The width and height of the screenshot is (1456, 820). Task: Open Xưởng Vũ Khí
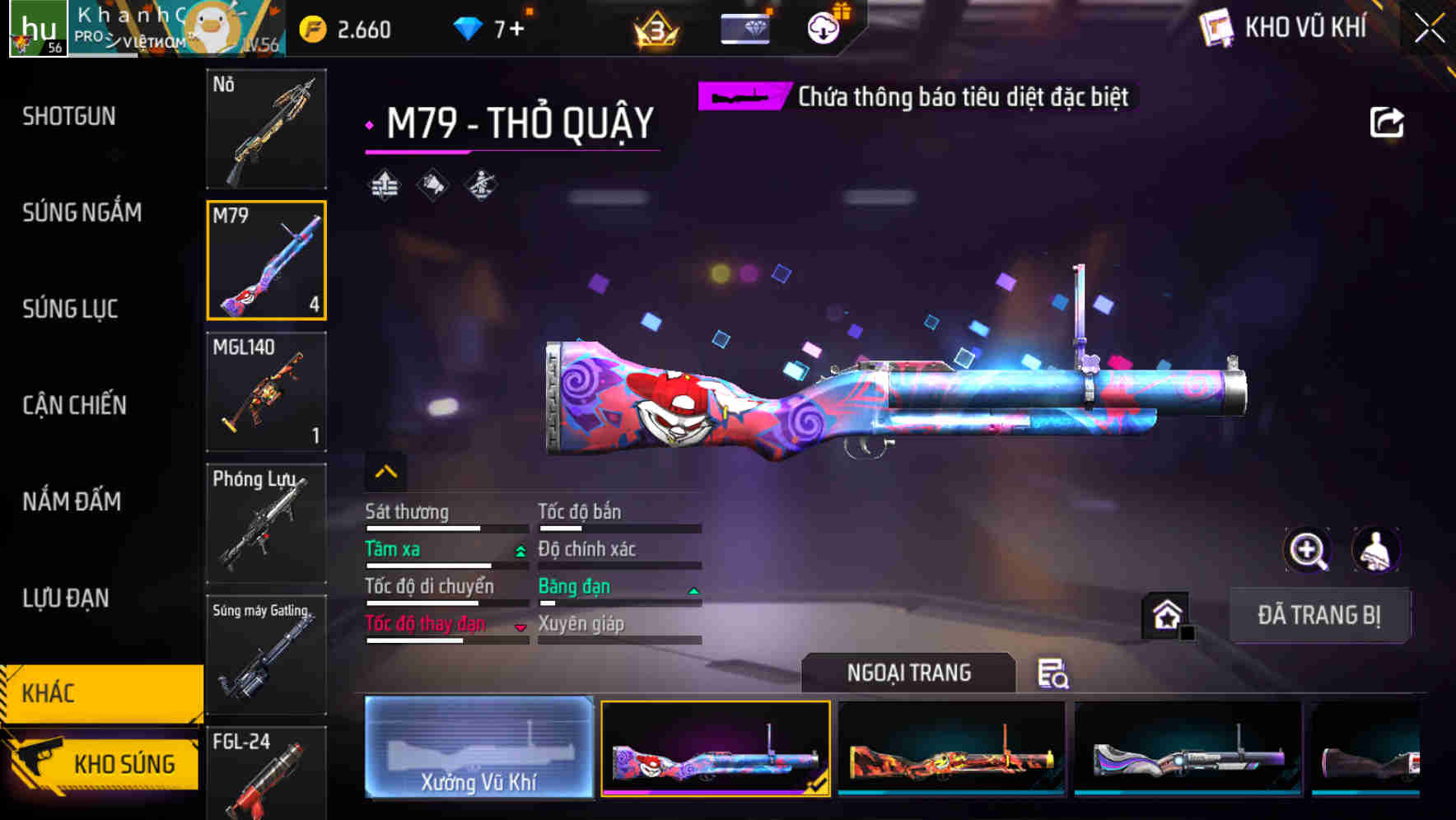point(478,749)
